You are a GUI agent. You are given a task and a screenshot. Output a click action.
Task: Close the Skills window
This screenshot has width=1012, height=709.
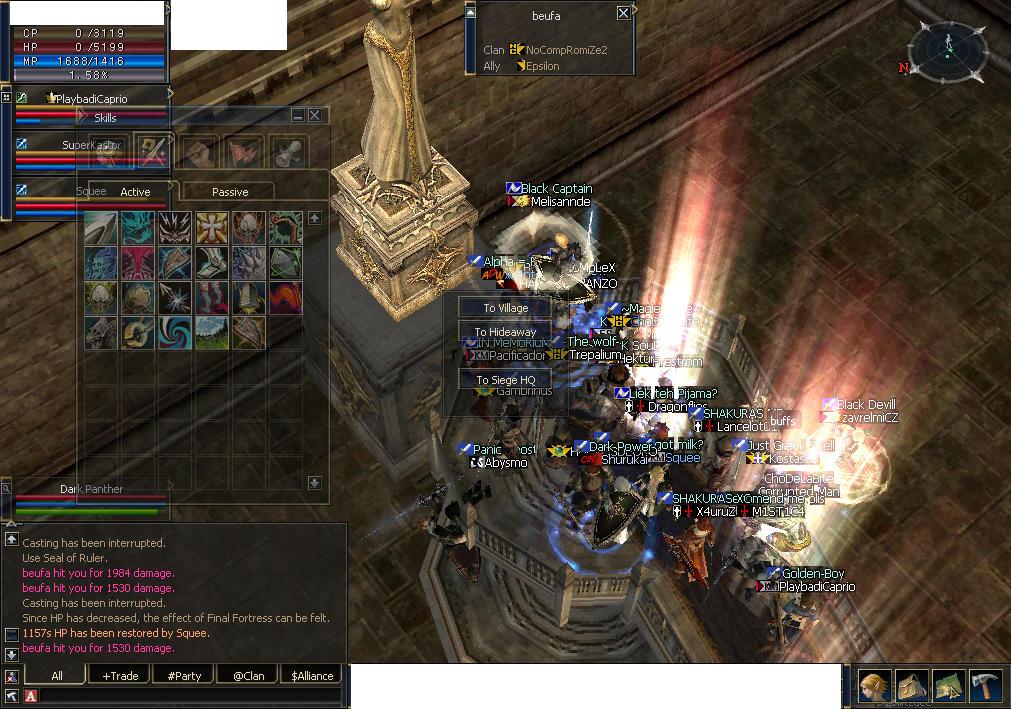coord(314,116)
